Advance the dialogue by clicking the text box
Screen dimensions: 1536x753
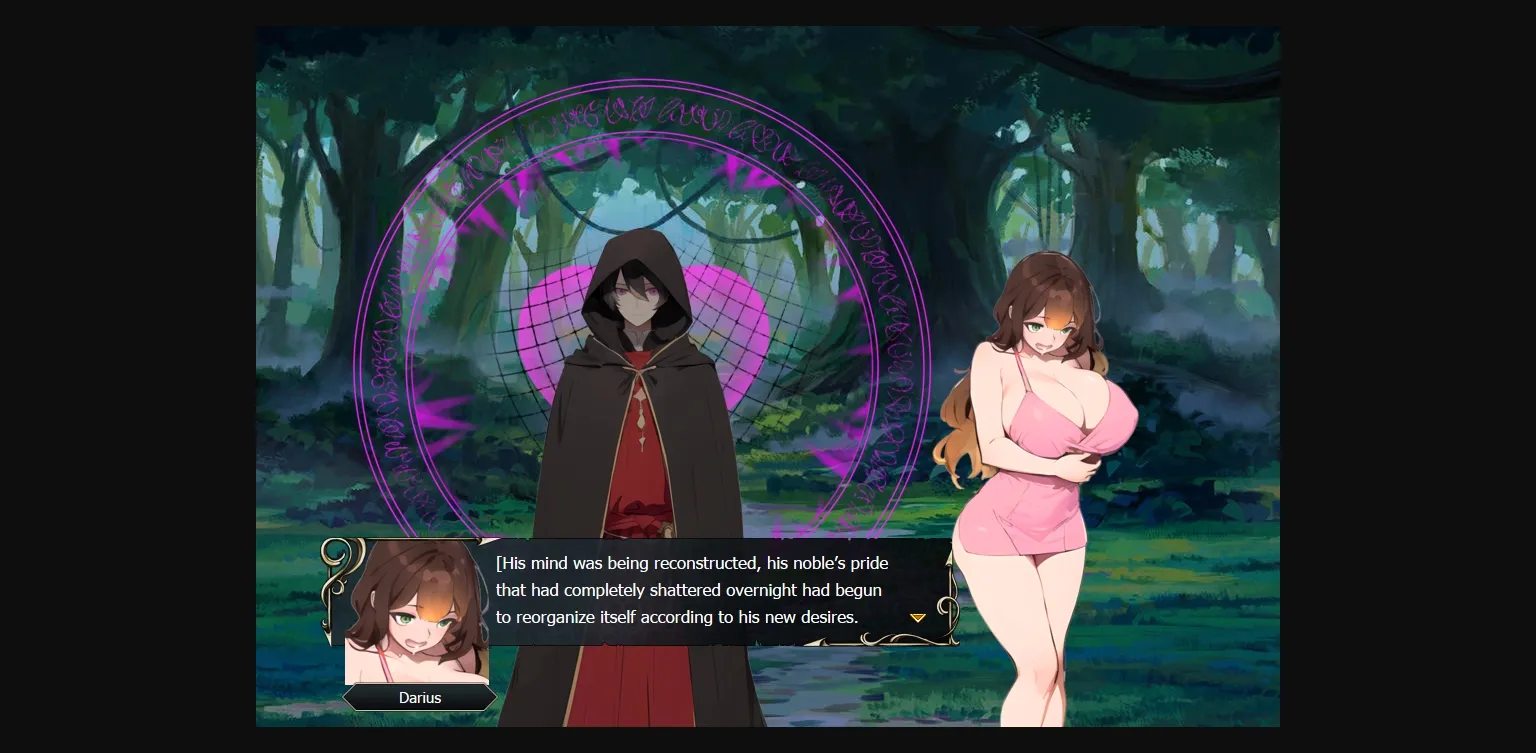point(700,590)
